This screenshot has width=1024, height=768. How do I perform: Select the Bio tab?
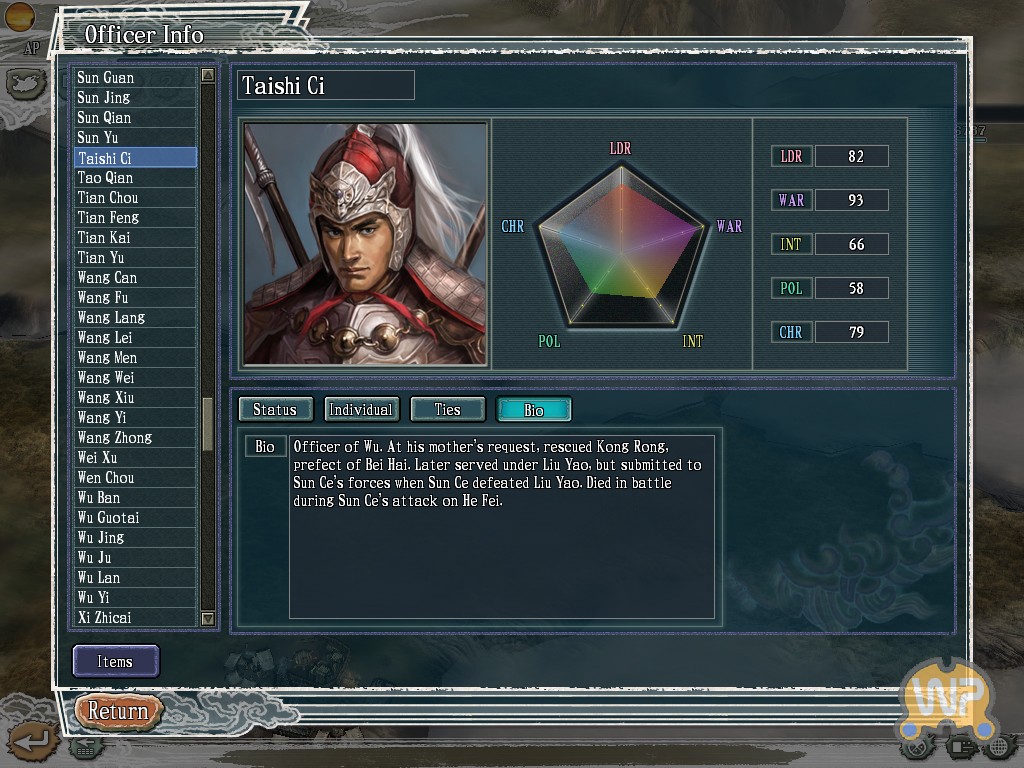[534, 409]
